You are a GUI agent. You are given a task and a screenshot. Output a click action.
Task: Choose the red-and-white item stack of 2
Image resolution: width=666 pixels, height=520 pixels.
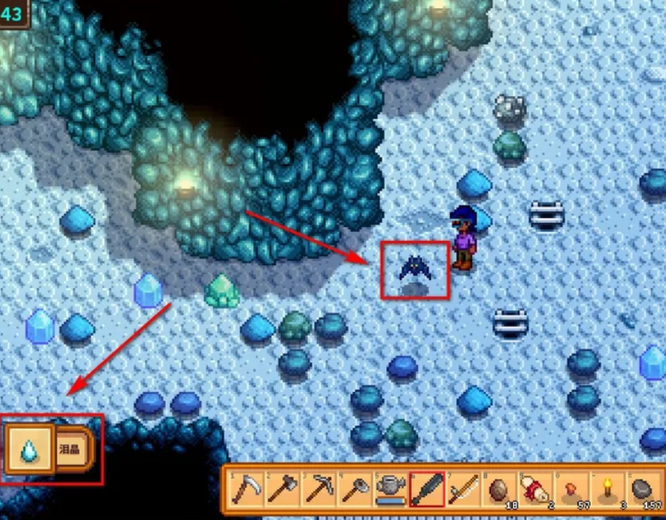tap(535, 490)
